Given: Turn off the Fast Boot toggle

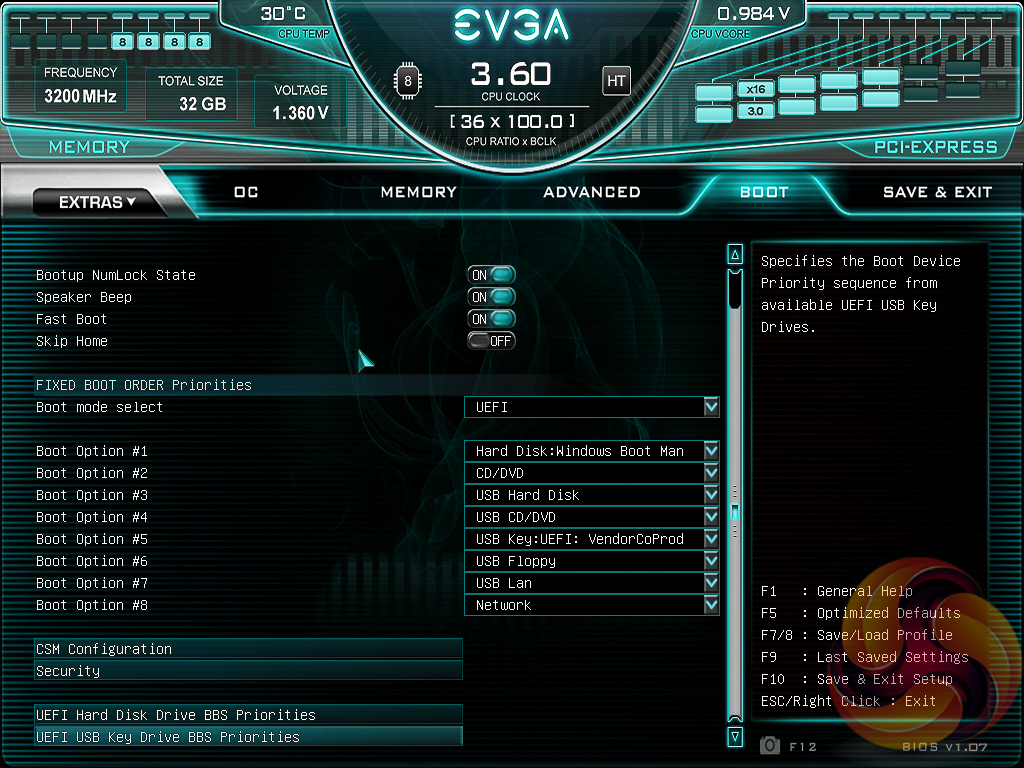Looking at the screenshot, I should pyautogui.click(x=491, y=319).
